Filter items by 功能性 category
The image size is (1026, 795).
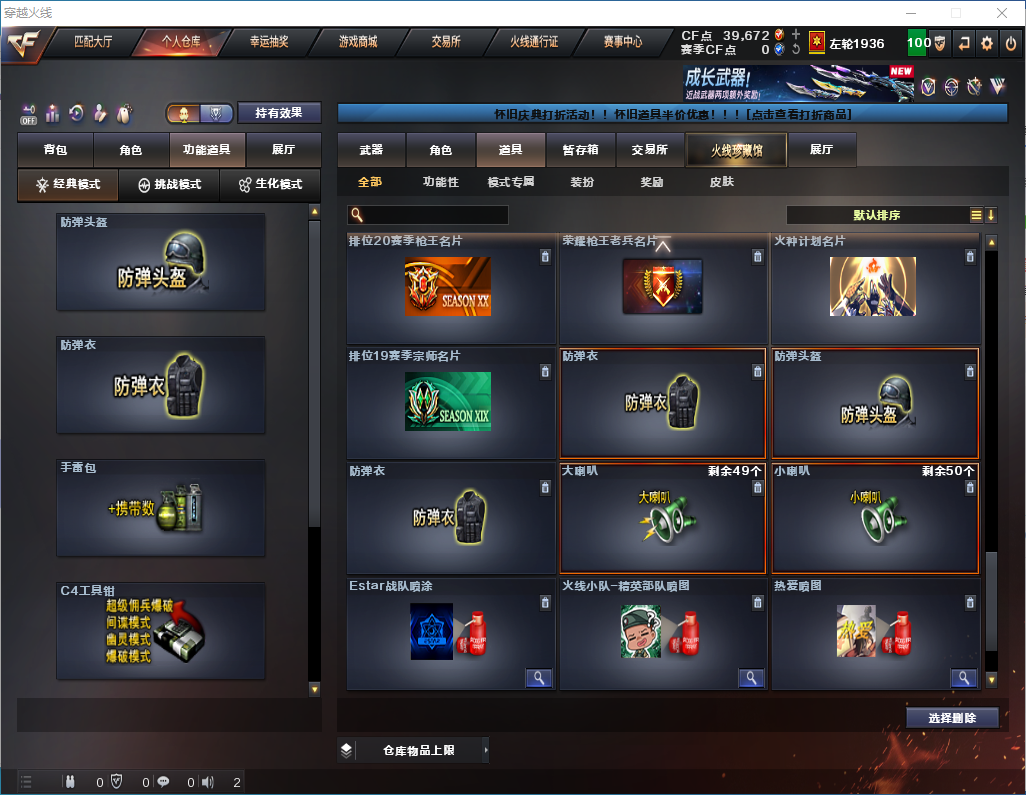tap(440, 182)
